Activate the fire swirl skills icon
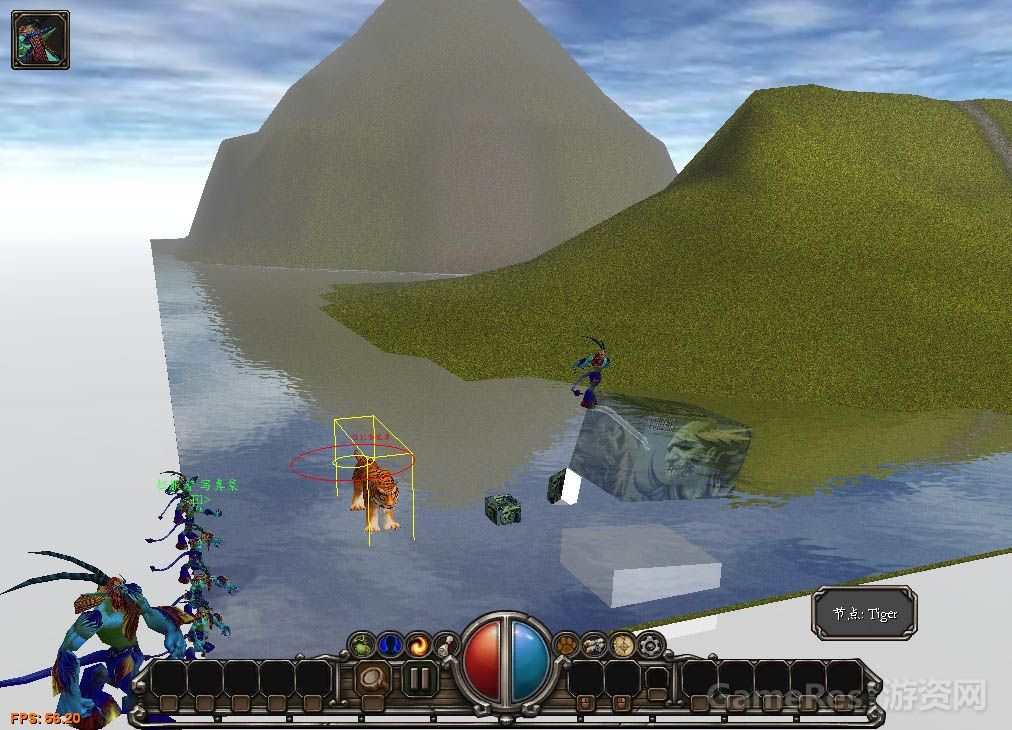The height and width of the screenshot is (730, 1012). (418, 645)
